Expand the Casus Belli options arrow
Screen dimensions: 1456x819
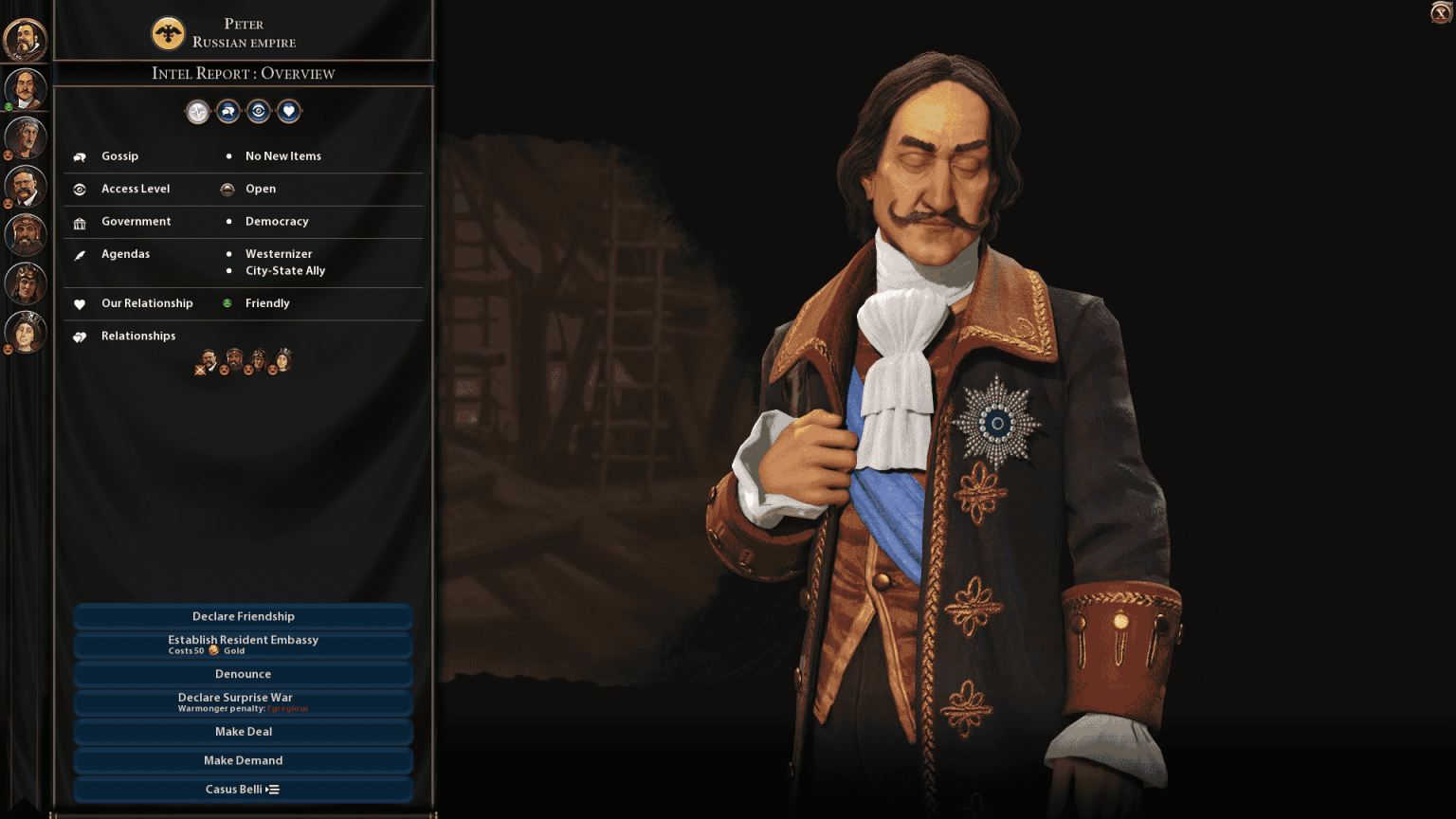271,789
